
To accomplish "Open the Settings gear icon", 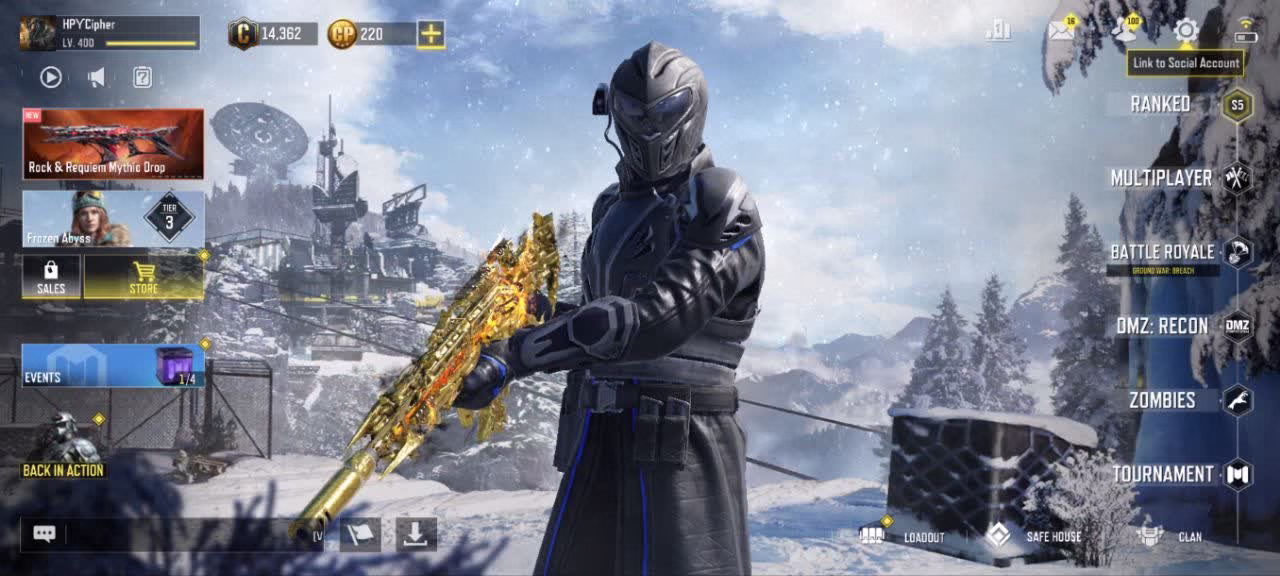I will click(x=1186, y=31).
